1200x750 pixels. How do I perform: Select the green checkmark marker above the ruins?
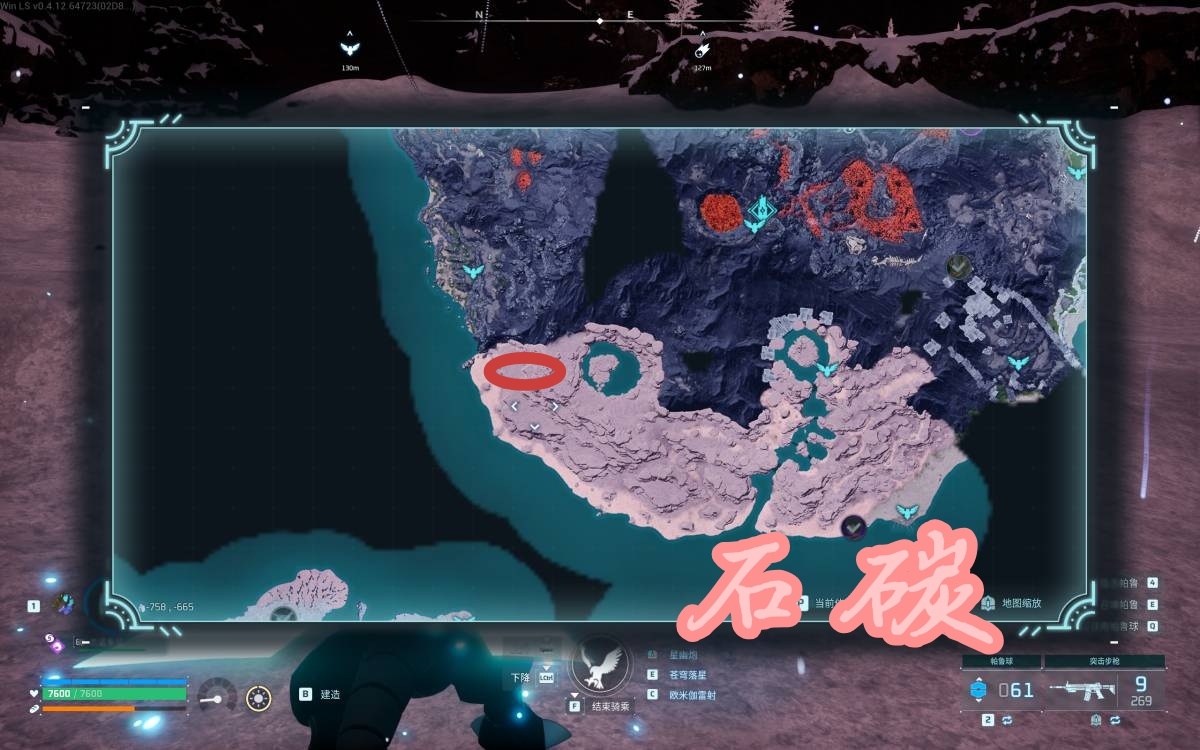click(957, 266)
